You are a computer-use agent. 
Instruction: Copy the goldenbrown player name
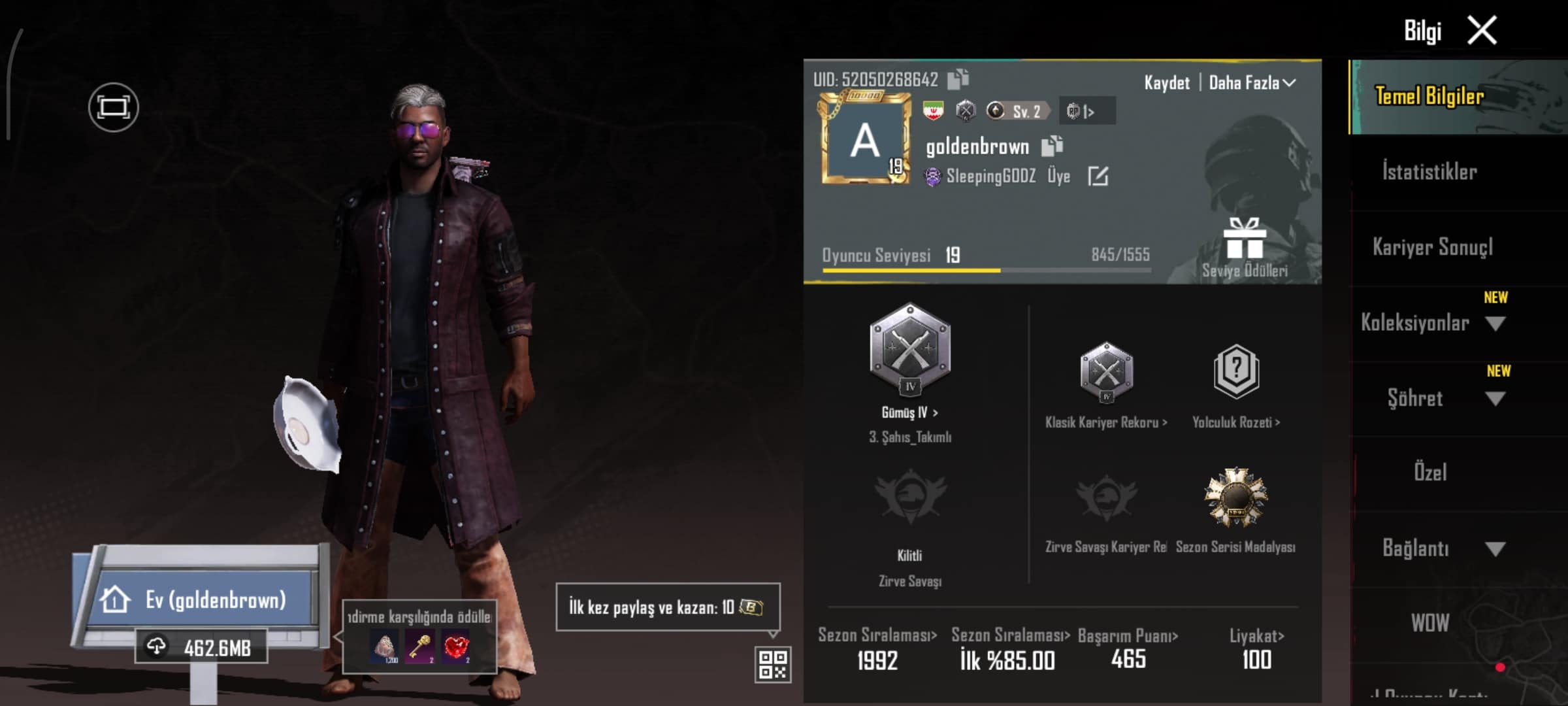click(x=1052, y=146)
